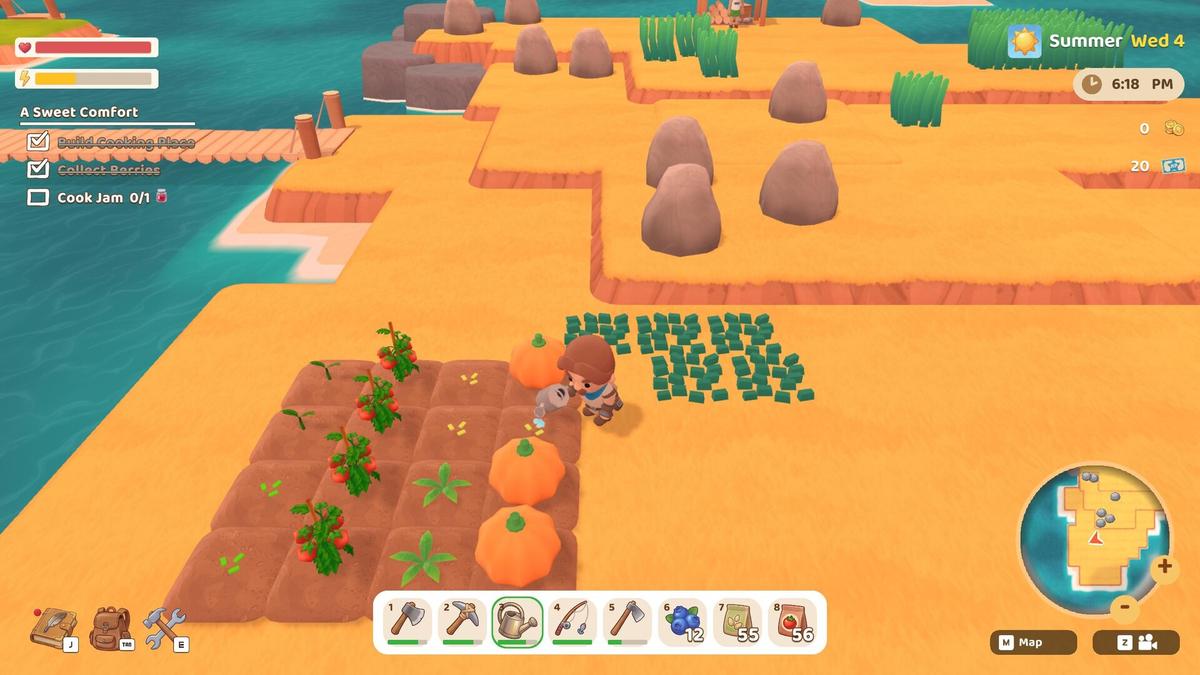Select the blueberries stack of 12
The width and height of the screenshot is (1200, 675).
pos(683,622)
